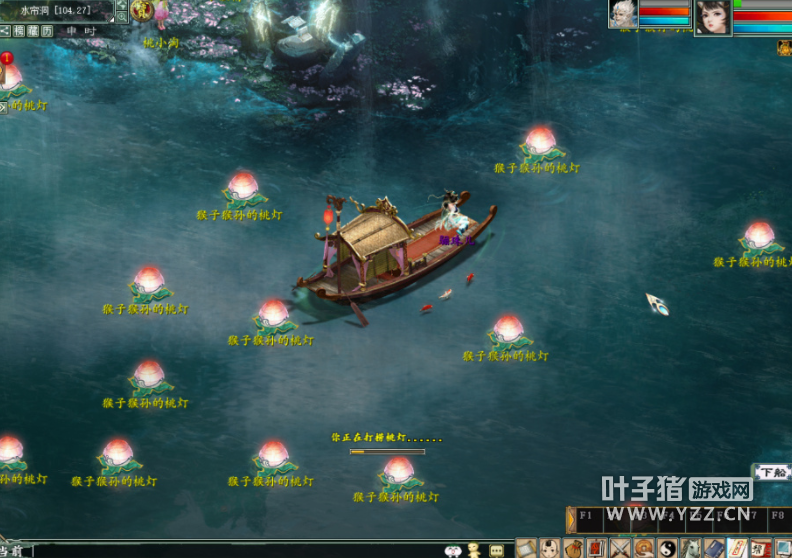
Task: Click the bald character face icon
Action: 549,548
